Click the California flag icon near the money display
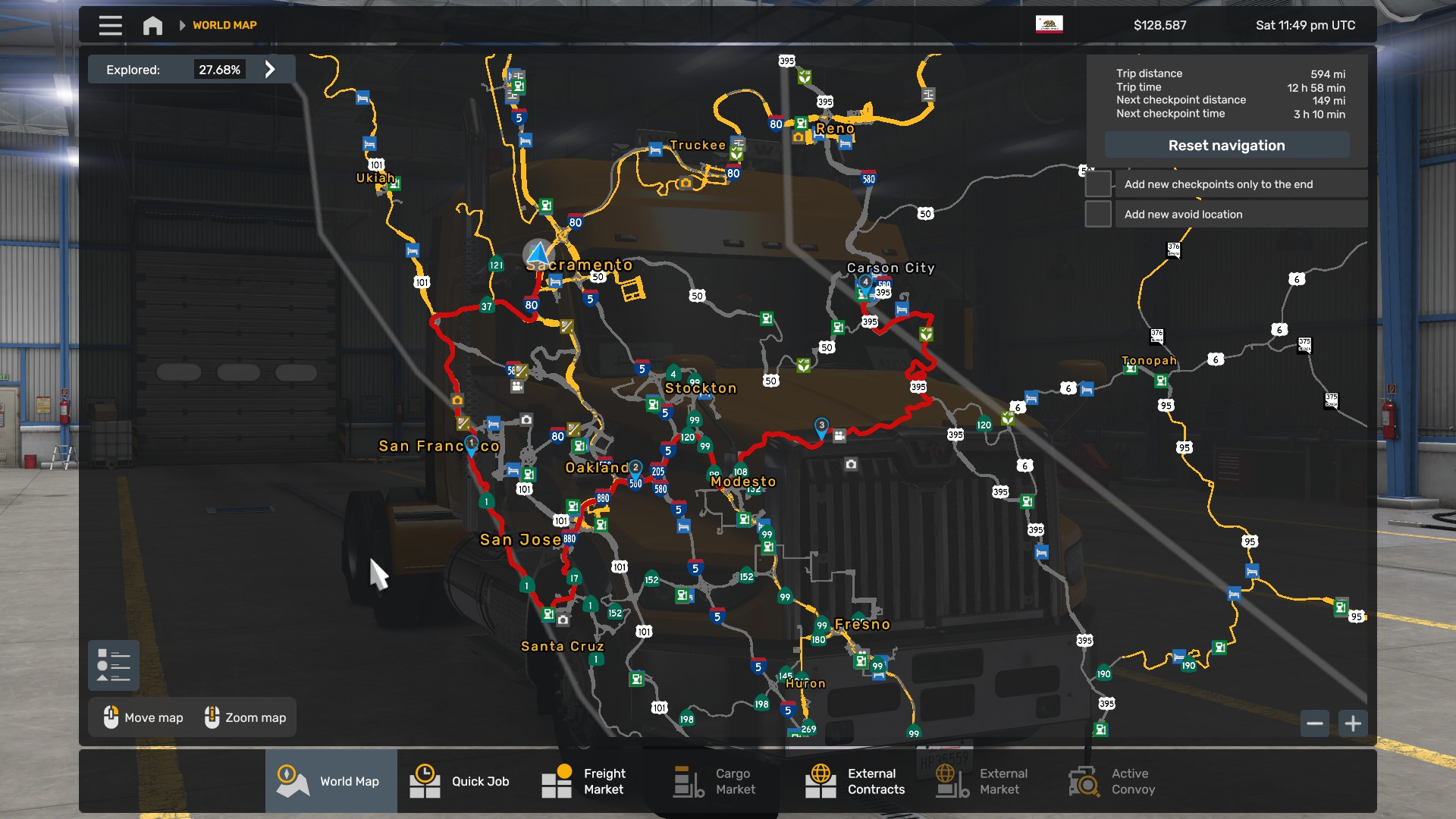 coord(1050,24)
